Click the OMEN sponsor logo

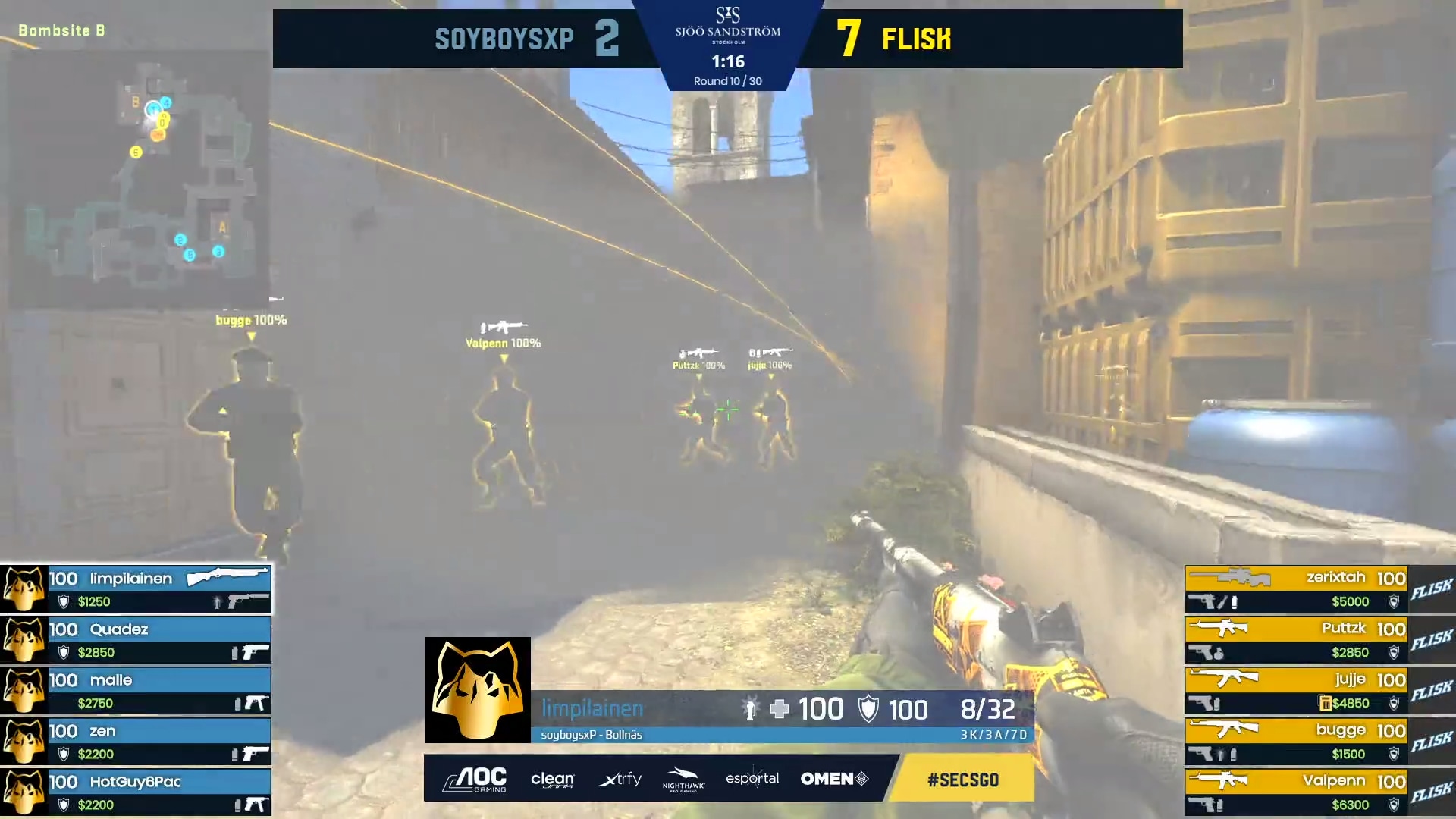pos(834,779)
